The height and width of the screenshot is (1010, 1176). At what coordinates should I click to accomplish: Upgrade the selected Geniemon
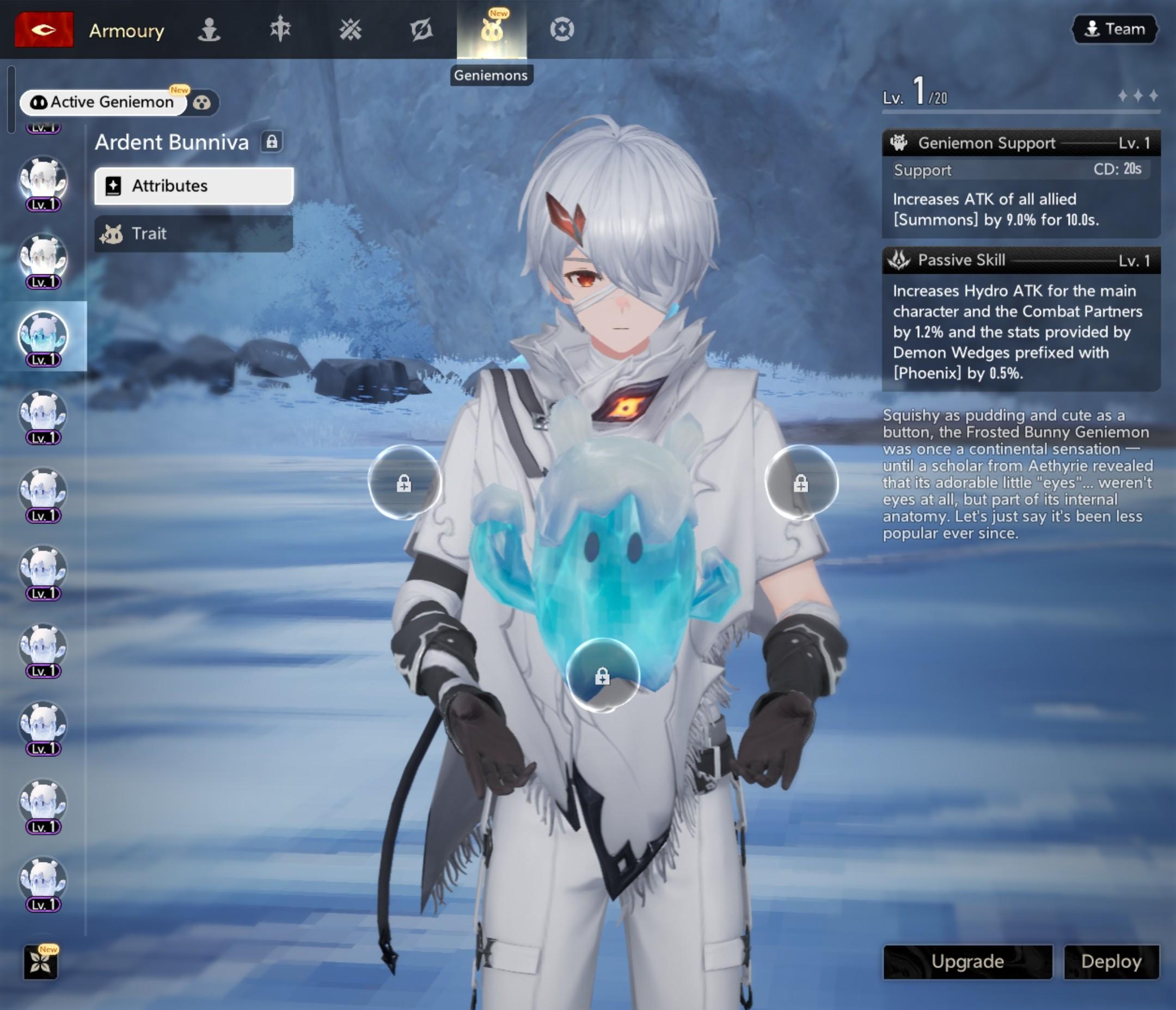click(967, 961)
